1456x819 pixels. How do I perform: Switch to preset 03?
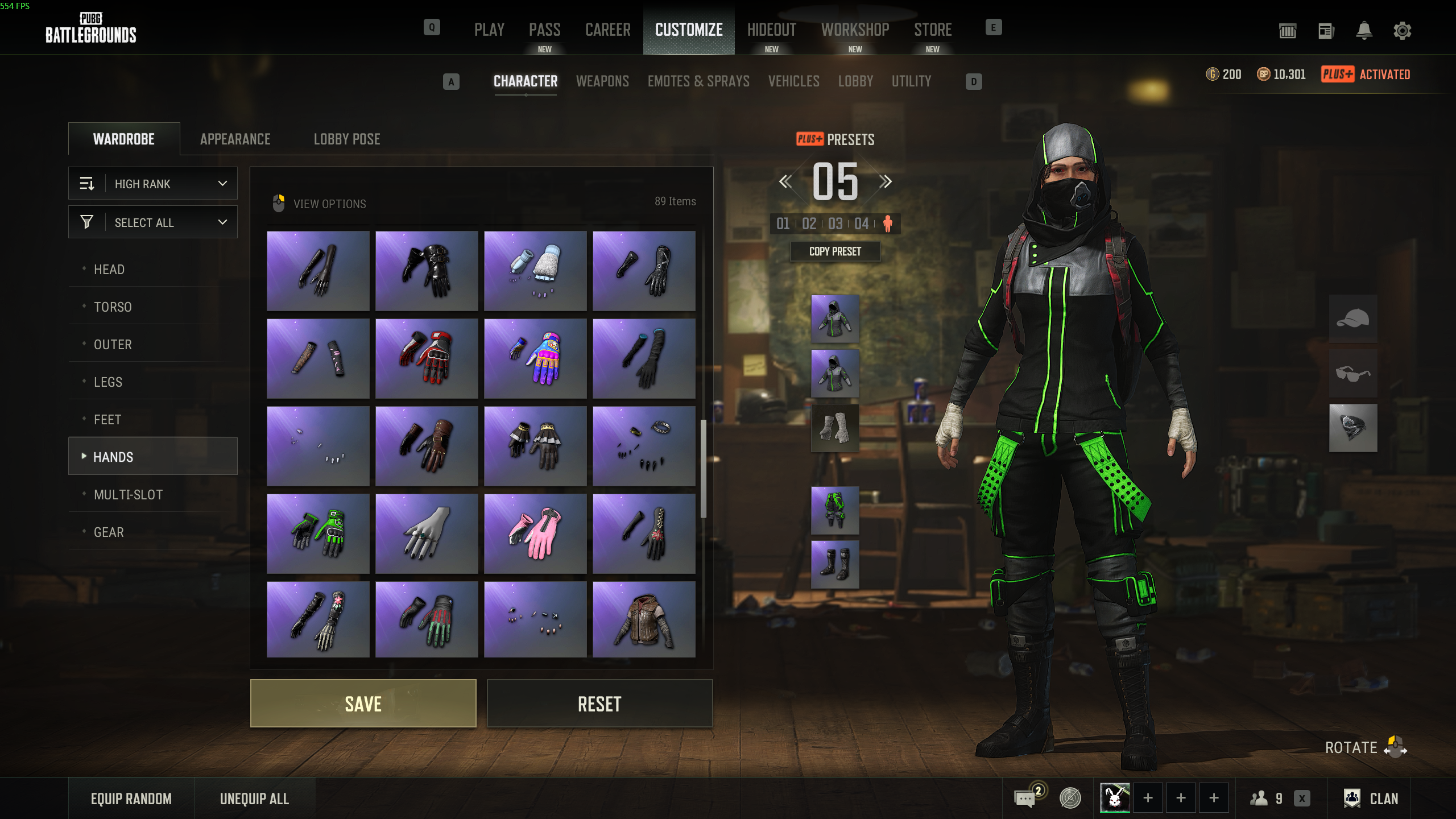835,224
